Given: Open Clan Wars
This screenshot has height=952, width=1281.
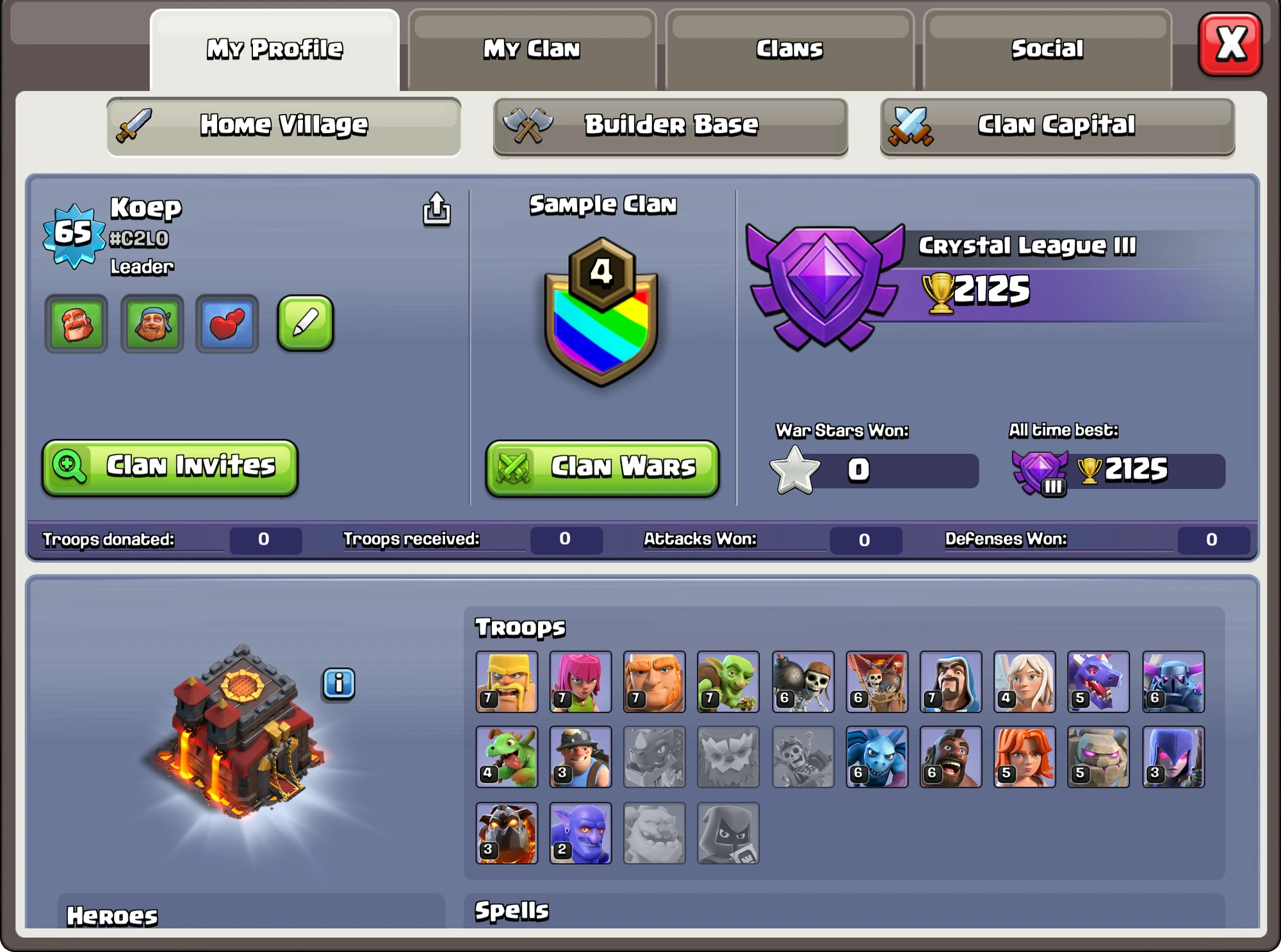Looking at the screenshot, I should click(601, 468).
